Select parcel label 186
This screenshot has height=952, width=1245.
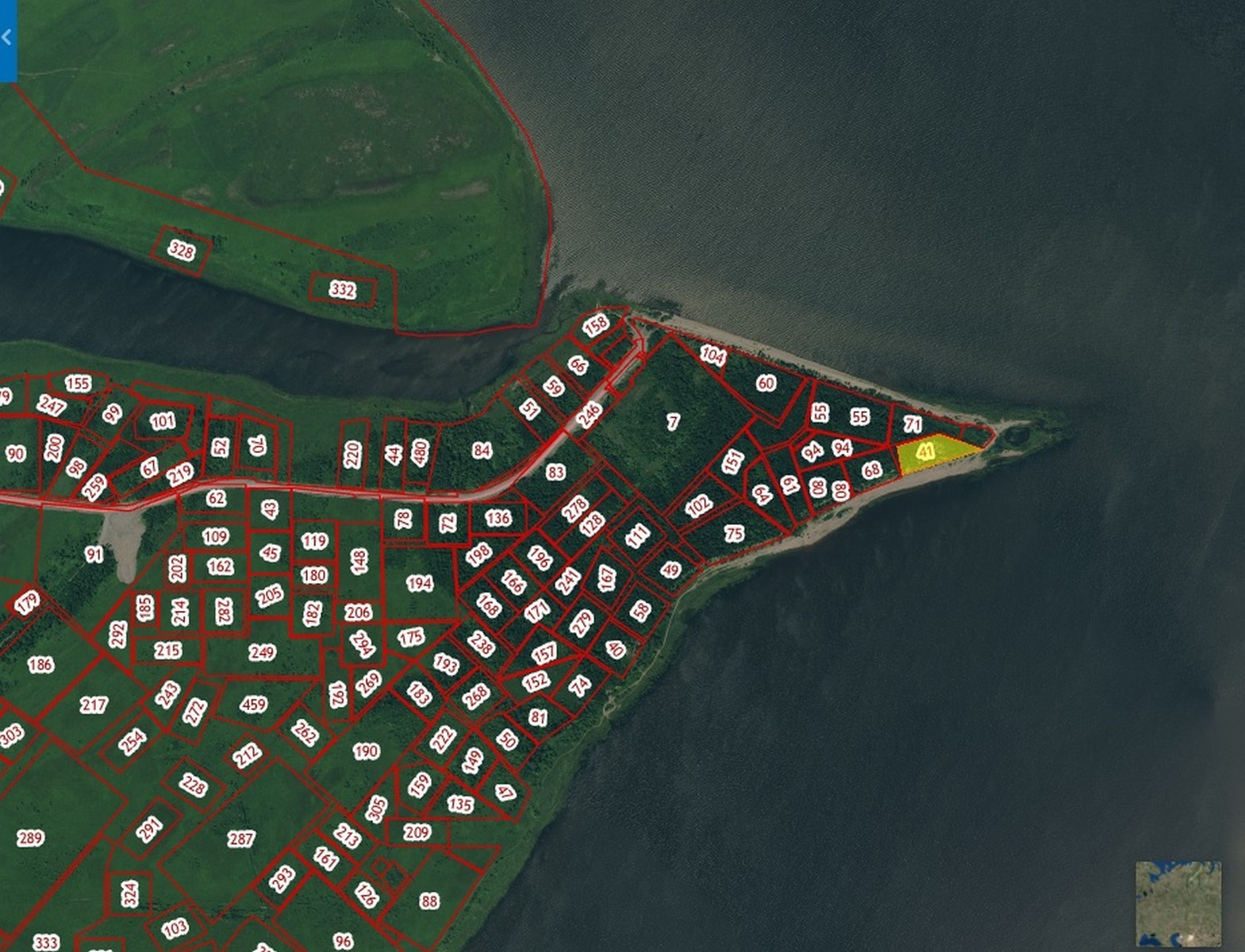(40, 664)
